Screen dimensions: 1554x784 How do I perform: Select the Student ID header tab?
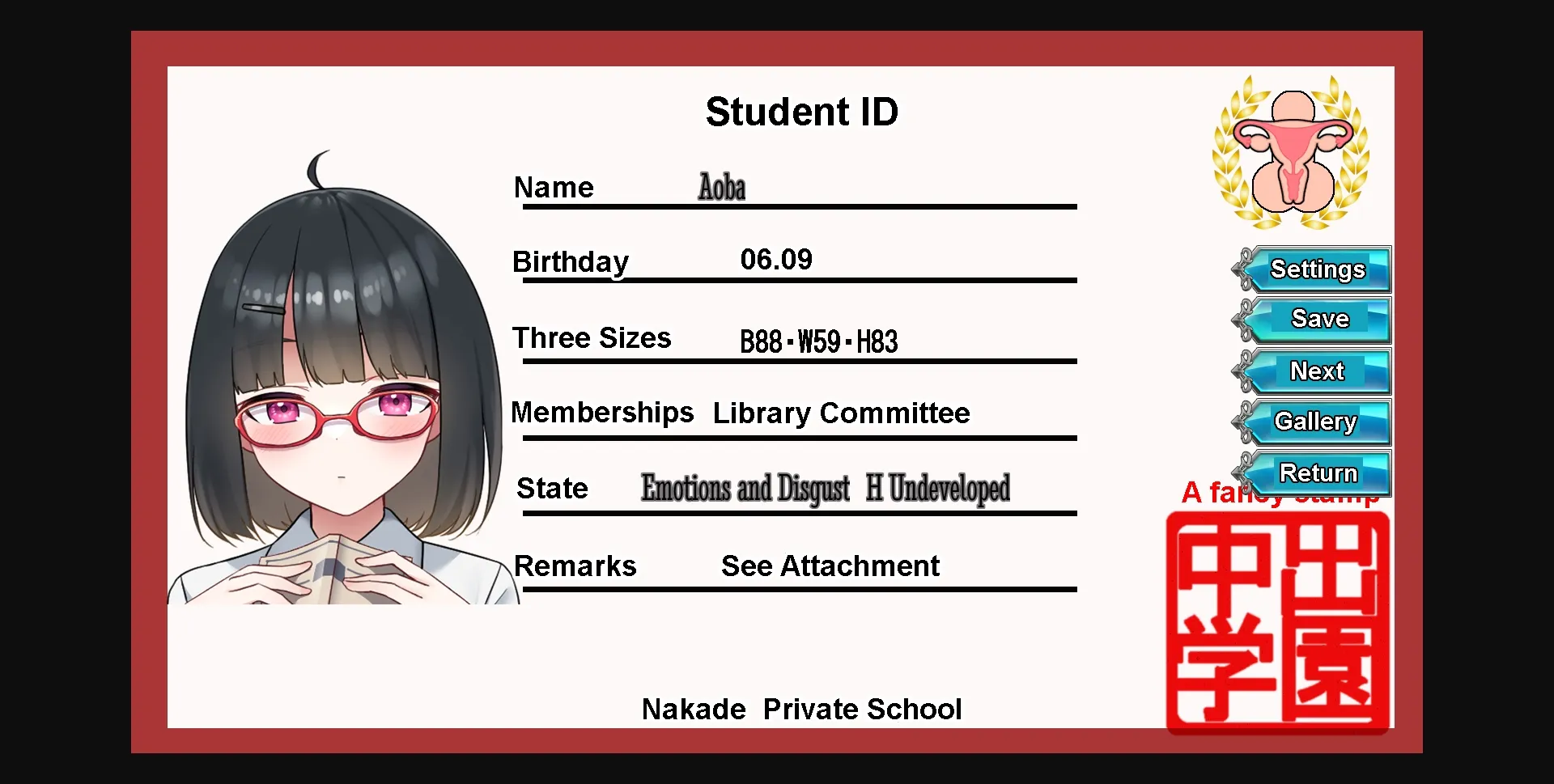pyautogui.click(x=801, y=111)
